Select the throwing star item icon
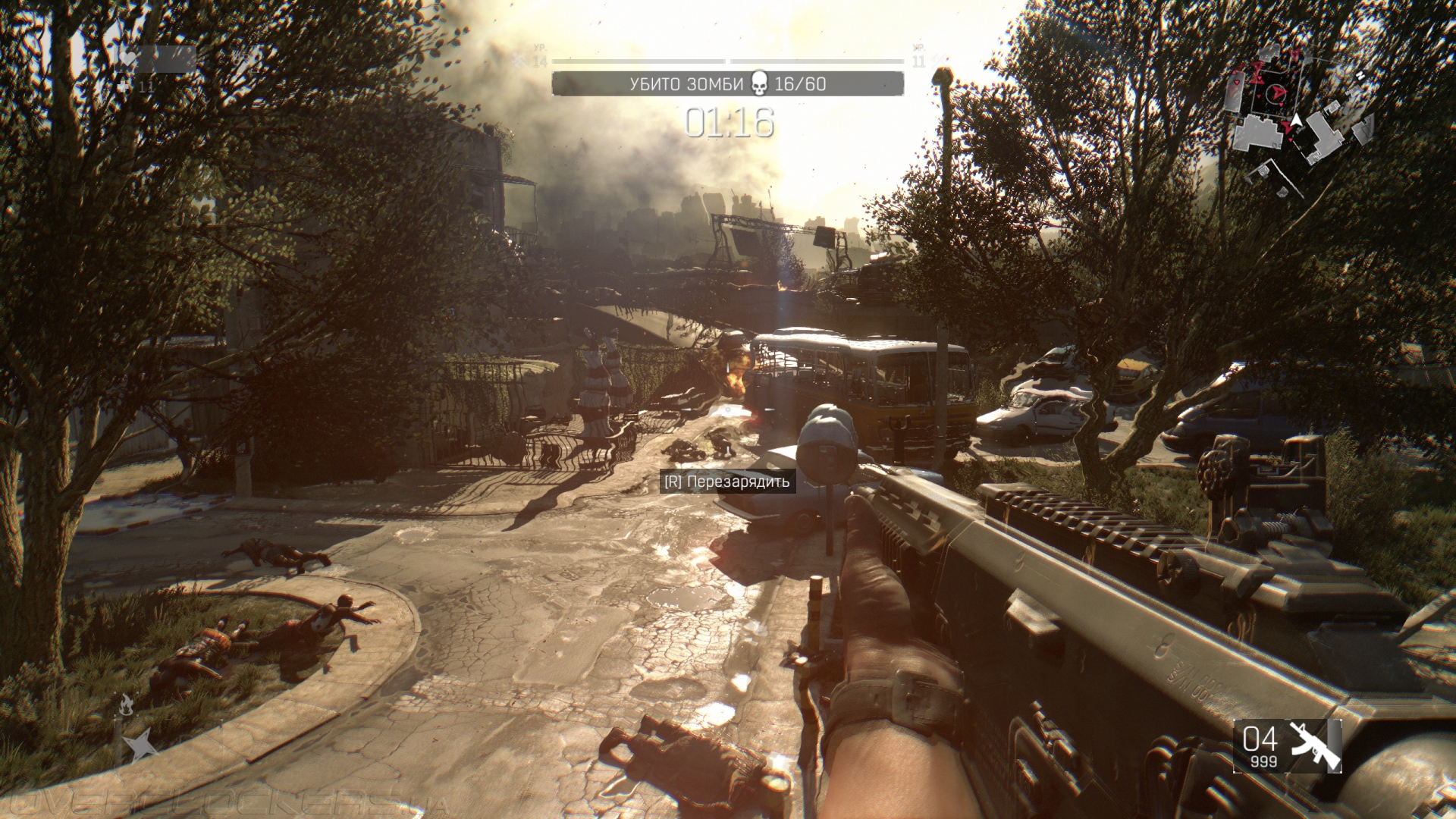 (x=140, y=747)
